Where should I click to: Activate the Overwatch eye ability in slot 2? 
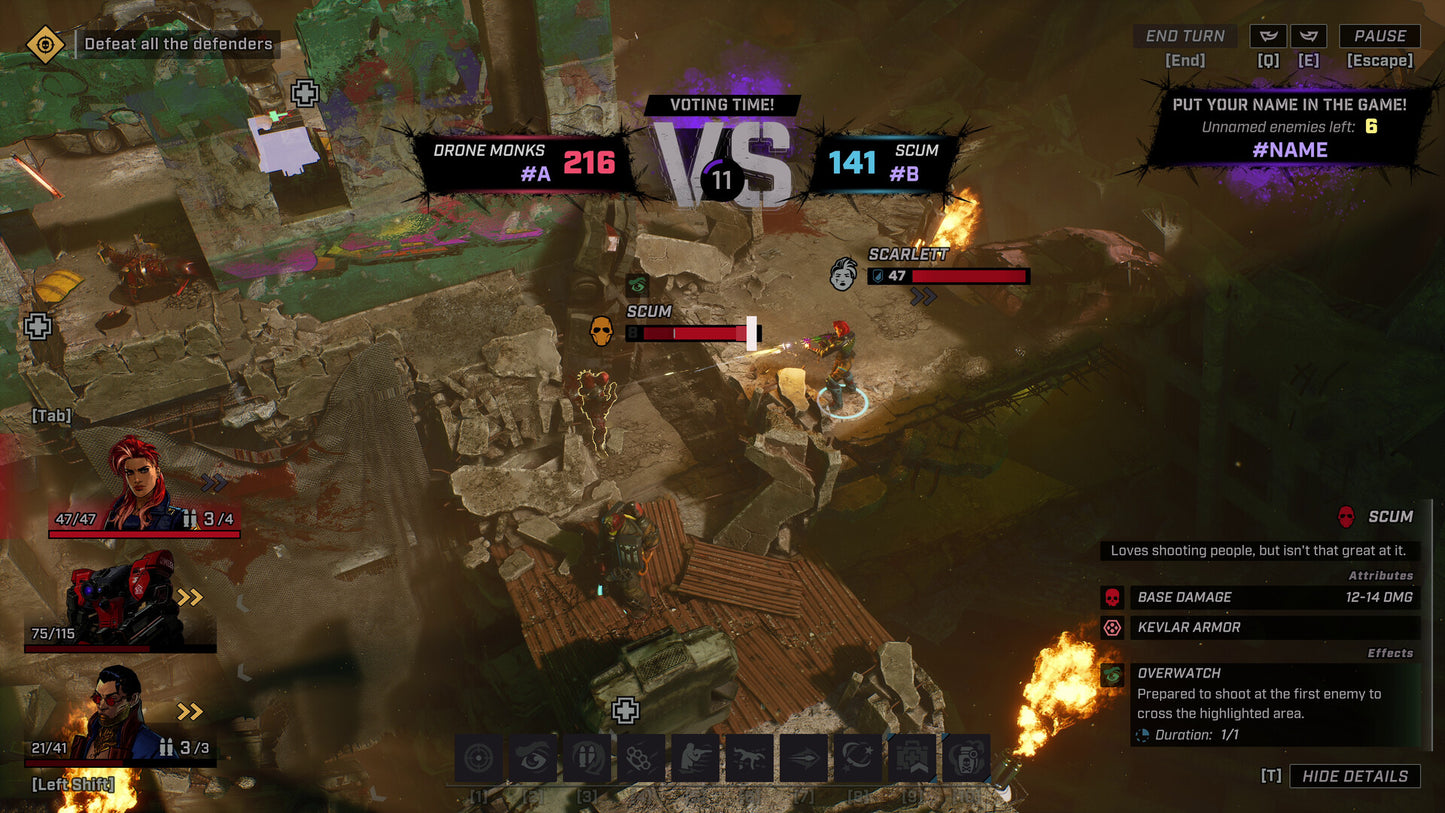pos(532,758)
